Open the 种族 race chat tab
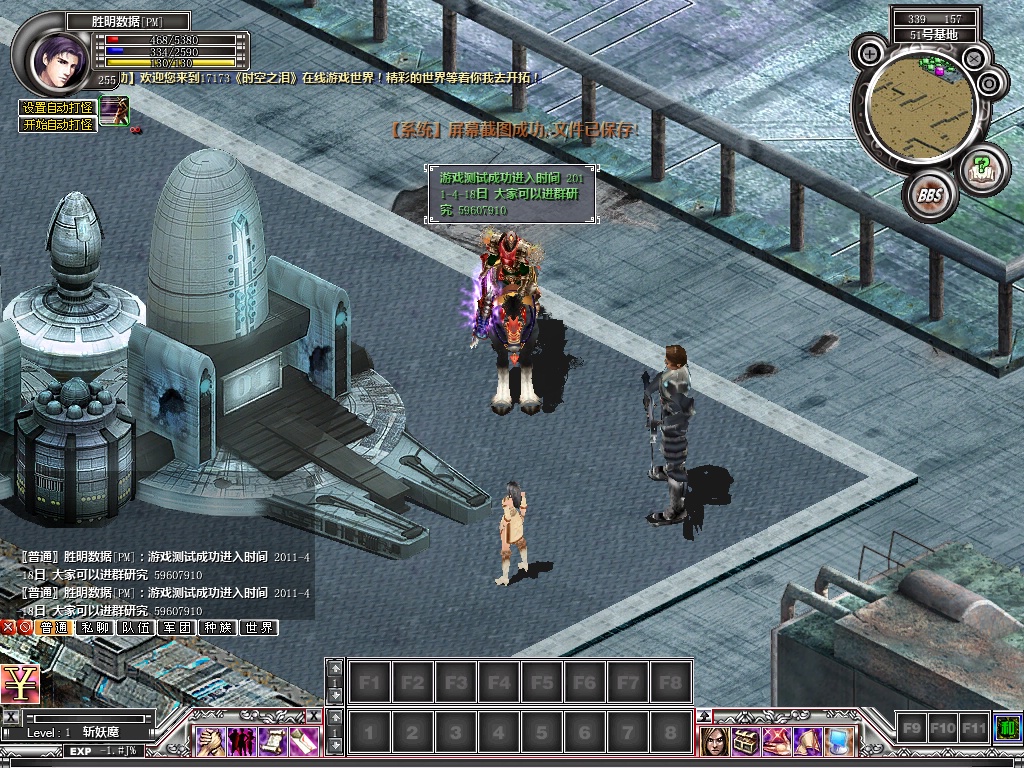 coord(217,628)
